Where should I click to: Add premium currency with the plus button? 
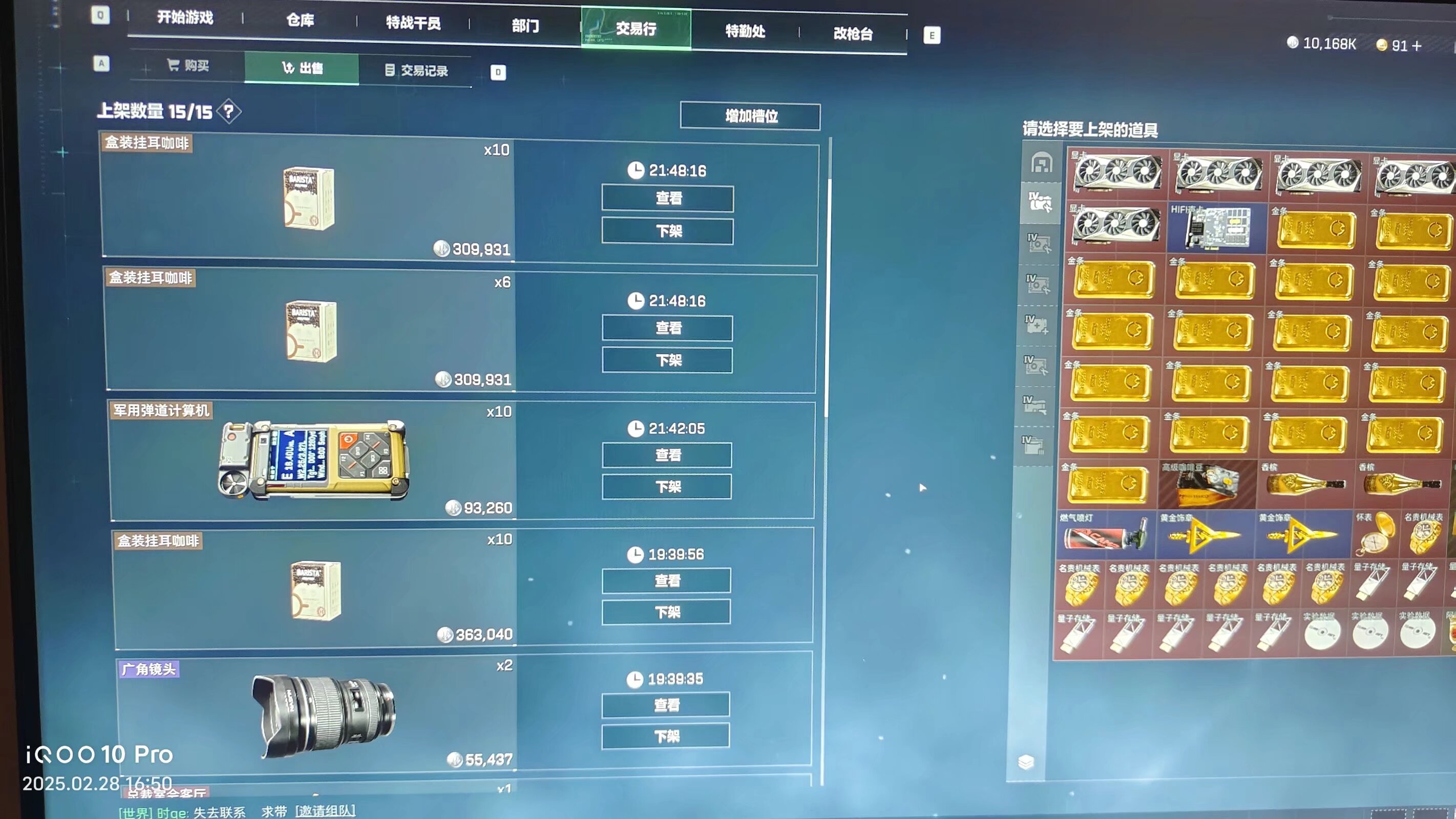point(1417,46)
